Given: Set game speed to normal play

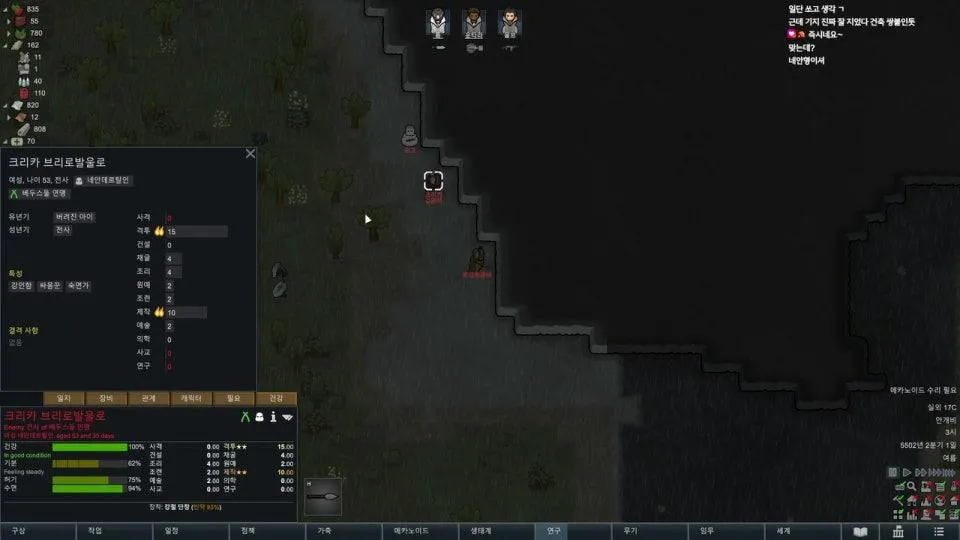Looking at the screenshot, I should coord(908,472).
